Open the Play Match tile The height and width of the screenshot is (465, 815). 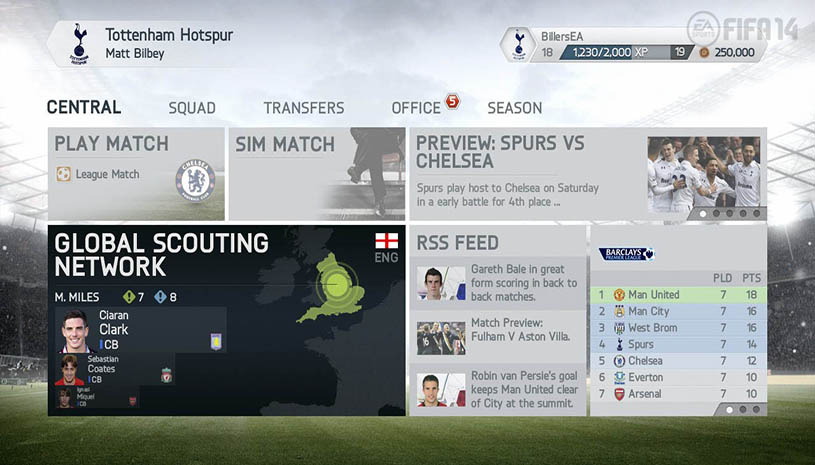click(x=136, y=173)
